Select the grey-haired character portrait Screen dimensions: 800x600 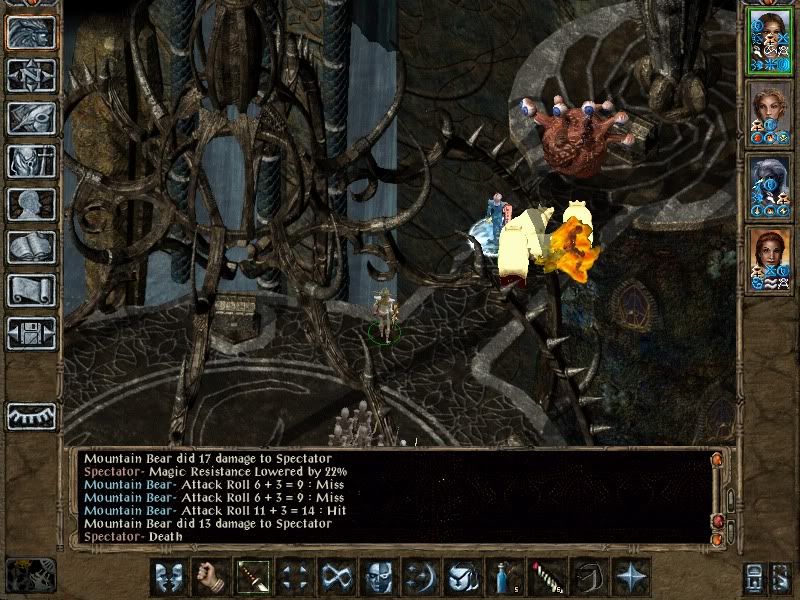point(769,186)
